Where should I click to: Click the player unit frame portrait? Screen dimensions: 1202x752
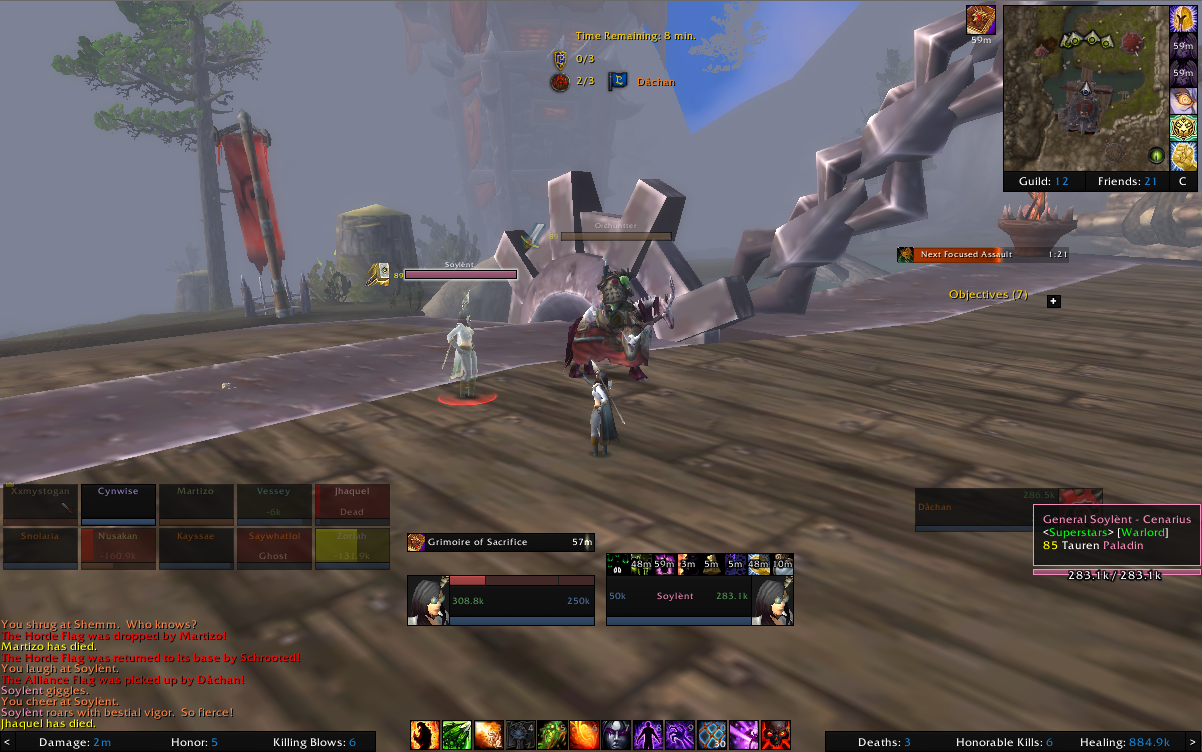(x=427, y=600)
